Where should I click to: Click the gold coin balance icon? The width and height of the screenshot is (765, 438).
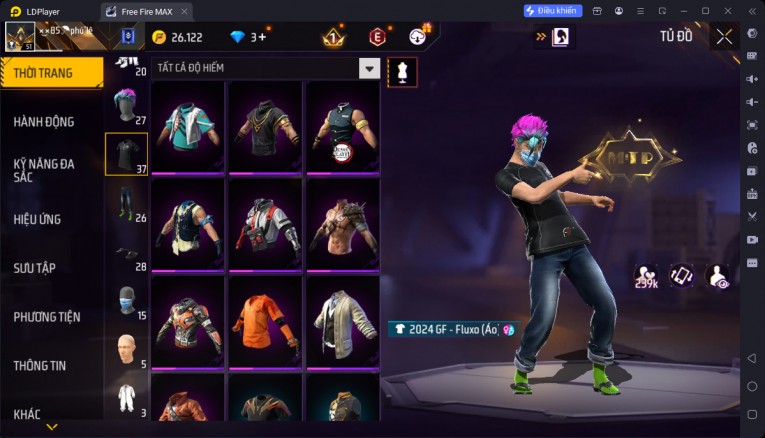(158, 37)
